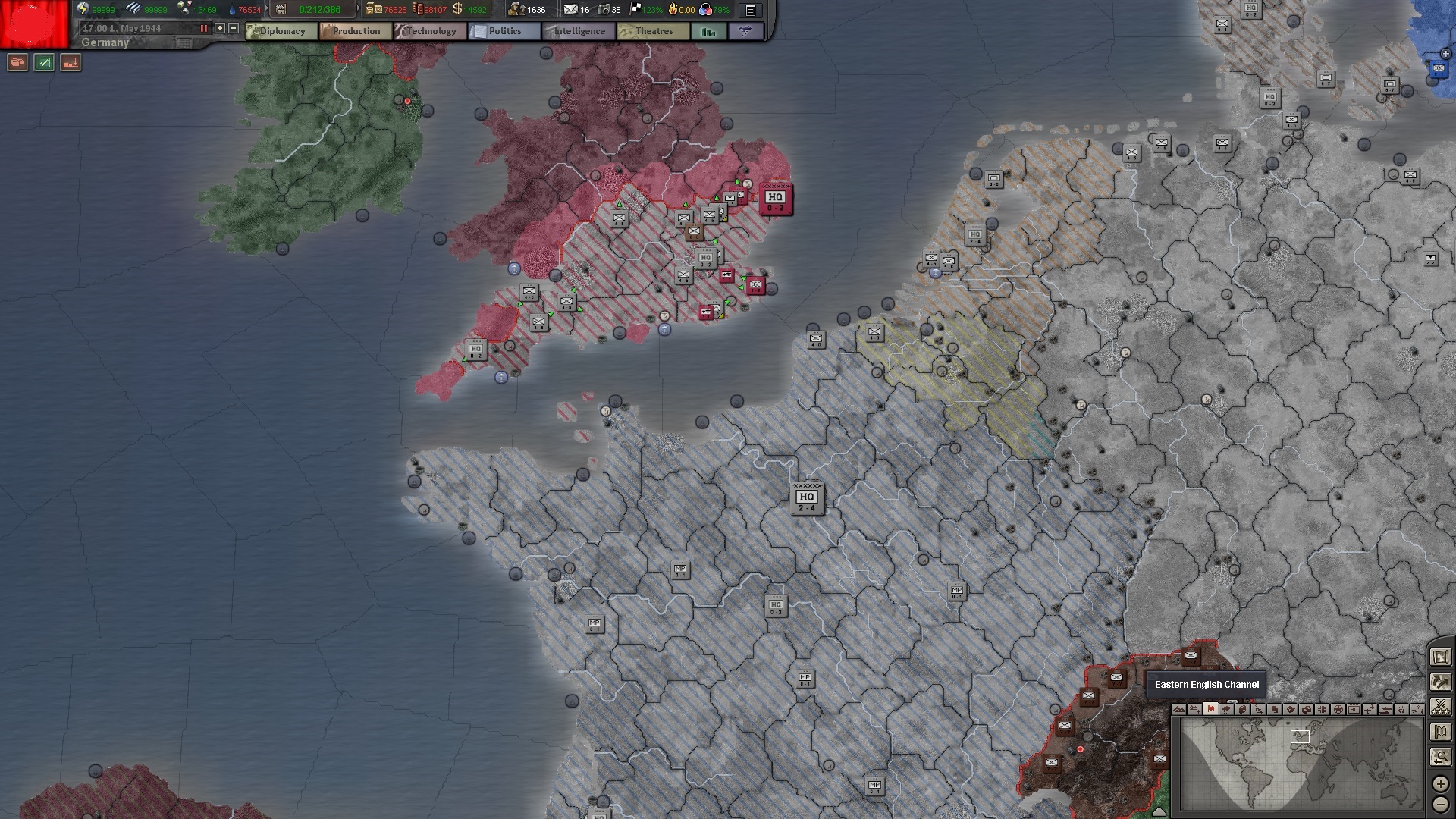
Task: Click the crossed-swords battles overview icon
Action: pyautogui.click(x=1441, y=707)
